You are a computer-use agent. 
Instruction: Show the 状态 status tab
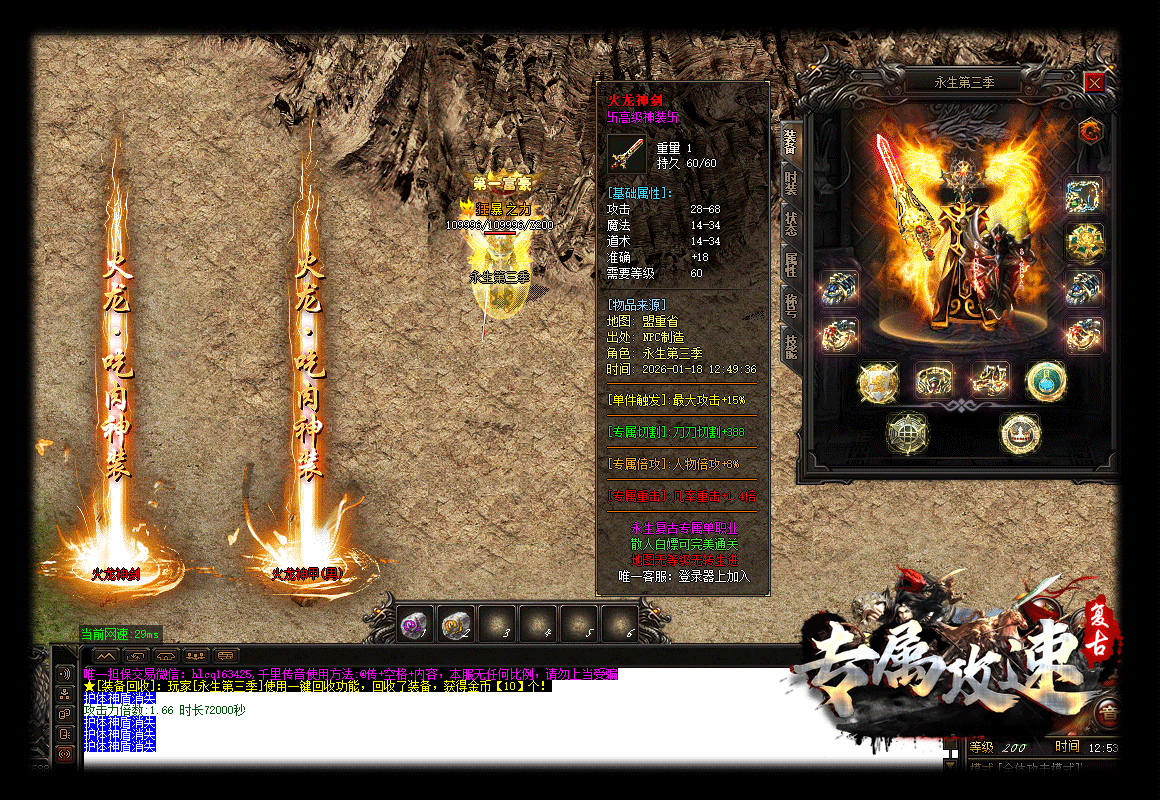790,223
